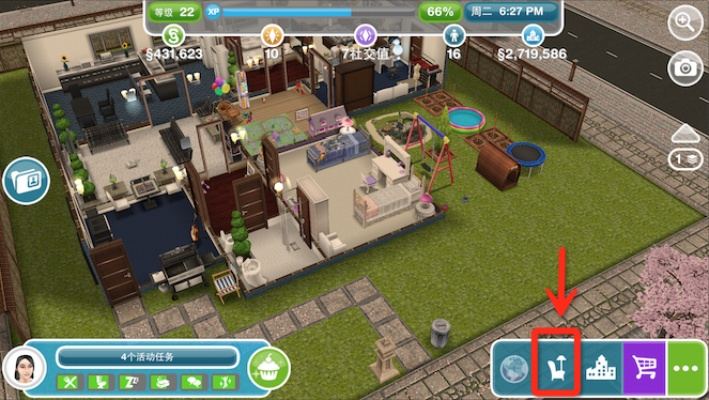The image size is (709, 400).
Task: Select the social speech-bubbles need icon
Action: click(x=192, y=382)
